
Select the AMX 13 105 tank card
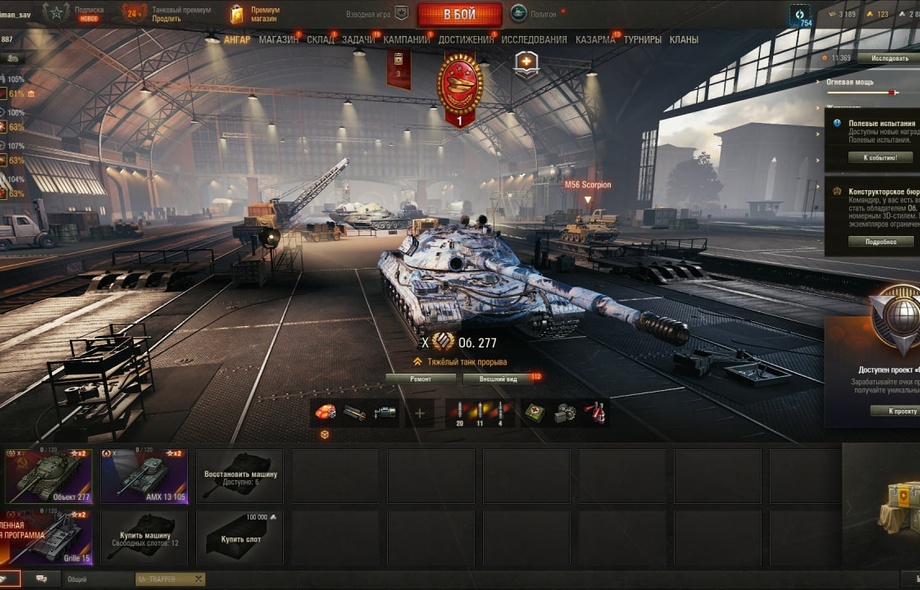coord(143,476)
